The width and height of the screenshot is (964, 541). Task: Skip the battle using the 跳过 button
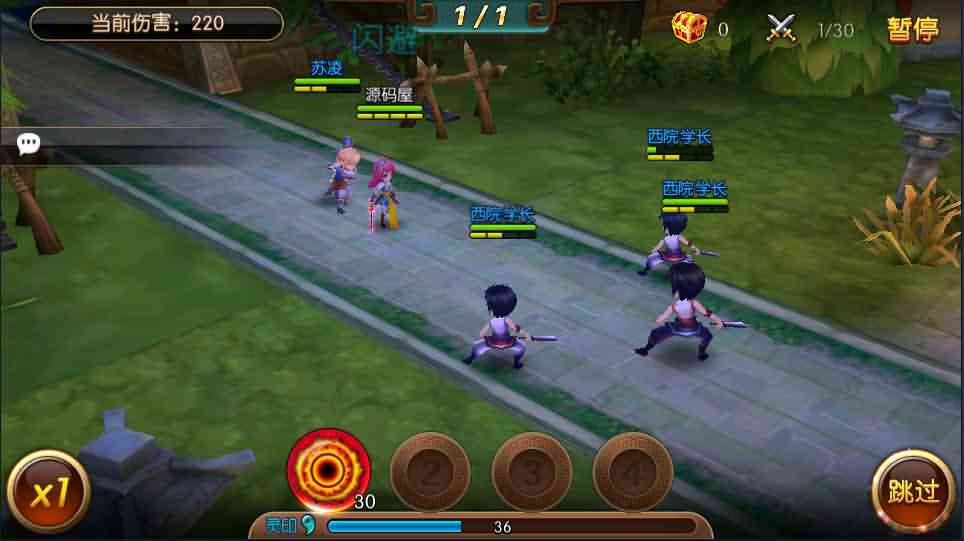pyautogui.click(x=913, y=490)
